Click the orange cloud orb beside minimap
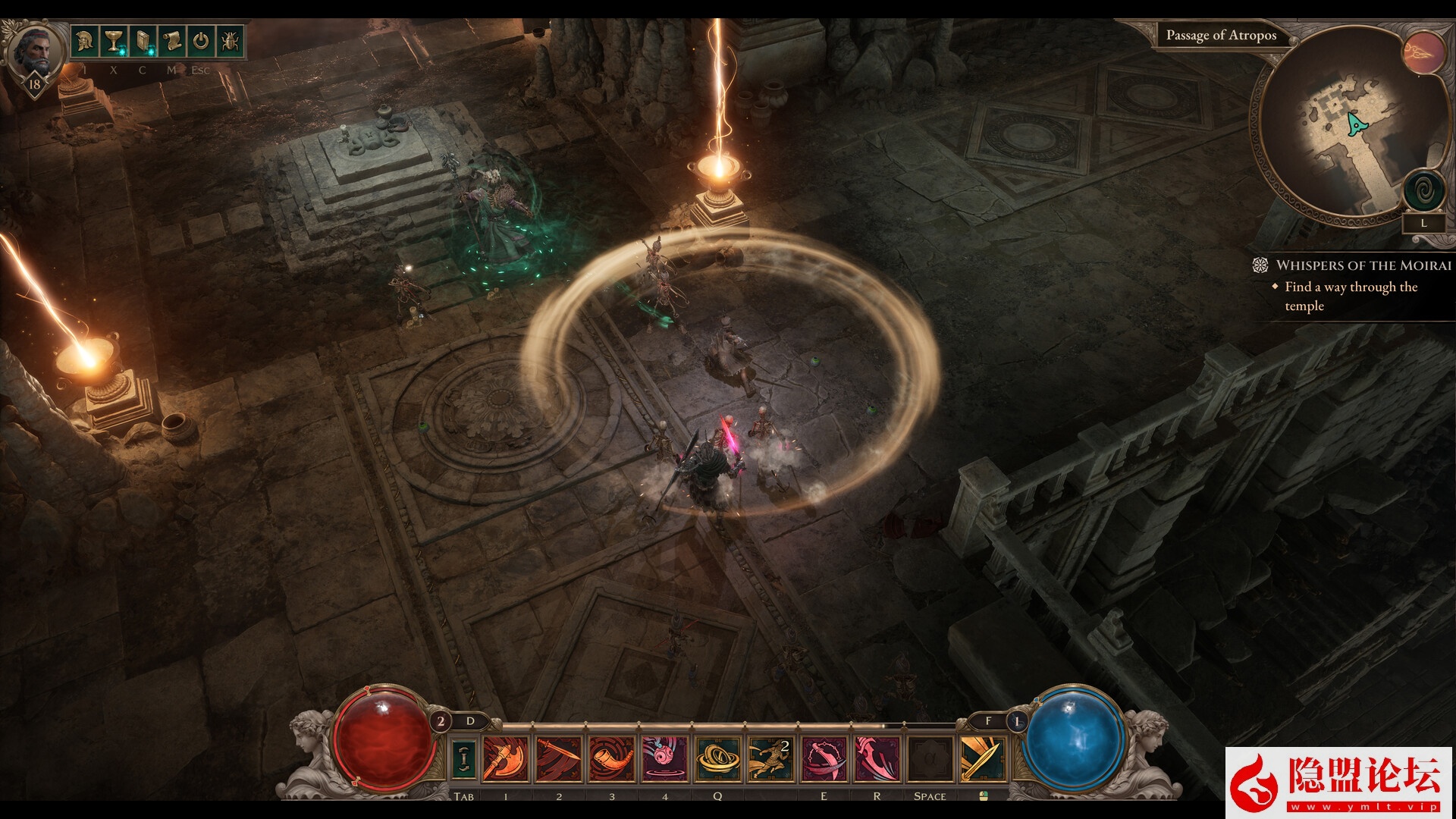This screenshot has height=819, width=1456. [1423, 52]
